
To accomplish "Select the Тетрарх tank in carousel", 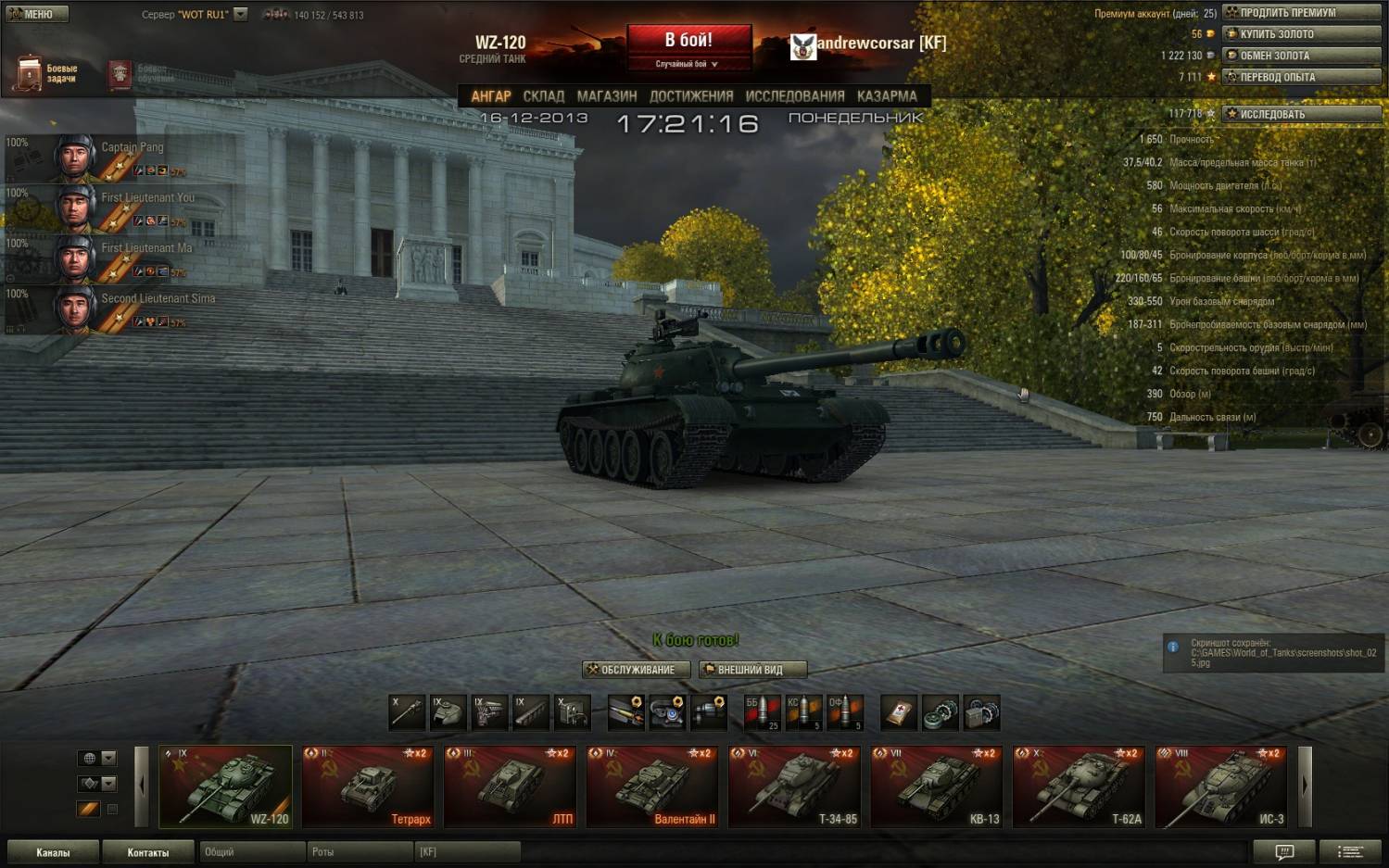I will (x=368, y=786).
